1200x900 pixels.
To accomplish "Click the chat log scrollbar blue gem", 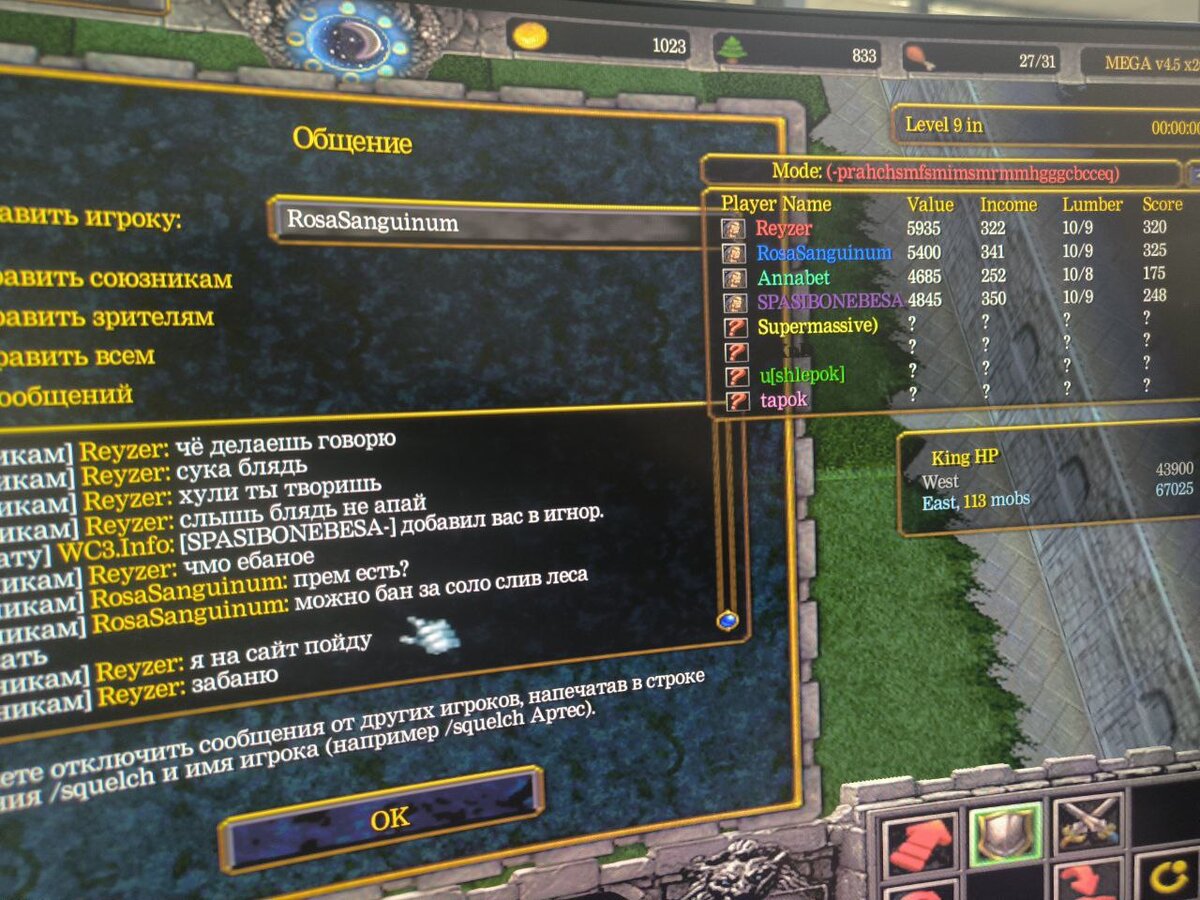I will [x=727, y=621].
